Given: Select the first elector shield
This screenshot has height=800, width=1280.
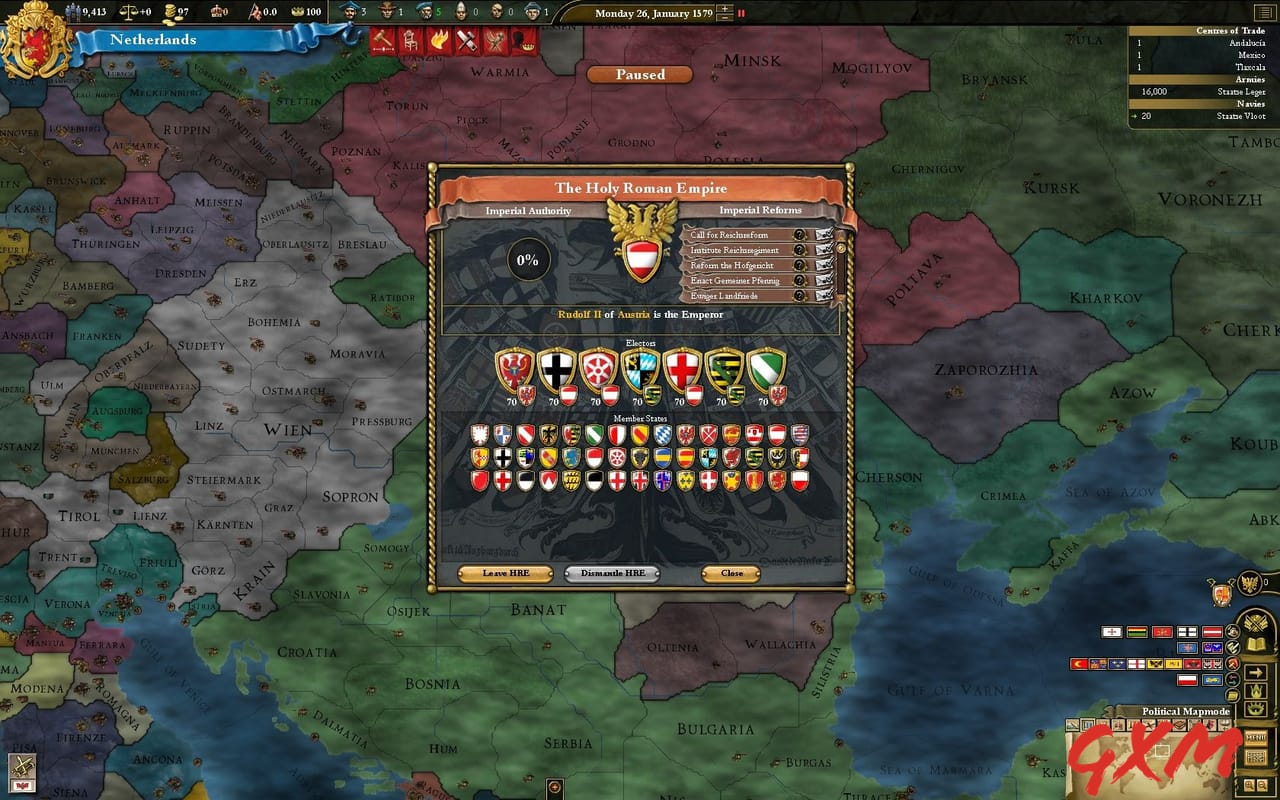Looking at the screenshot, I should point(512,370).
